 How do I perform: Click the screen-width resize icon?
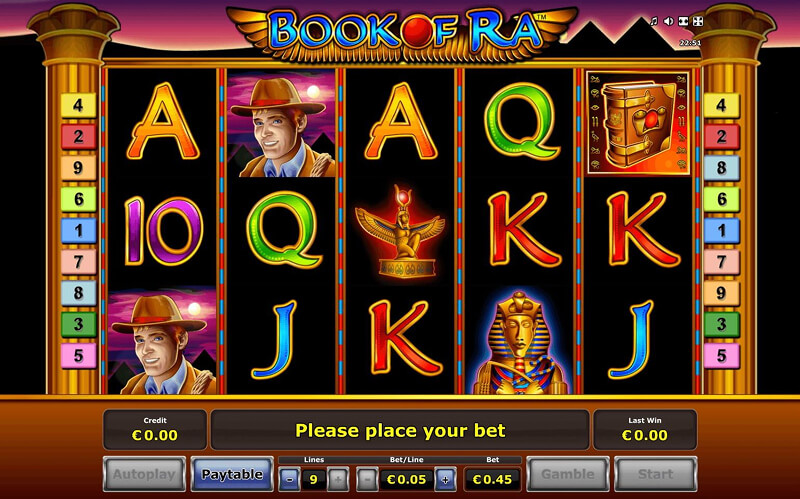682,21
